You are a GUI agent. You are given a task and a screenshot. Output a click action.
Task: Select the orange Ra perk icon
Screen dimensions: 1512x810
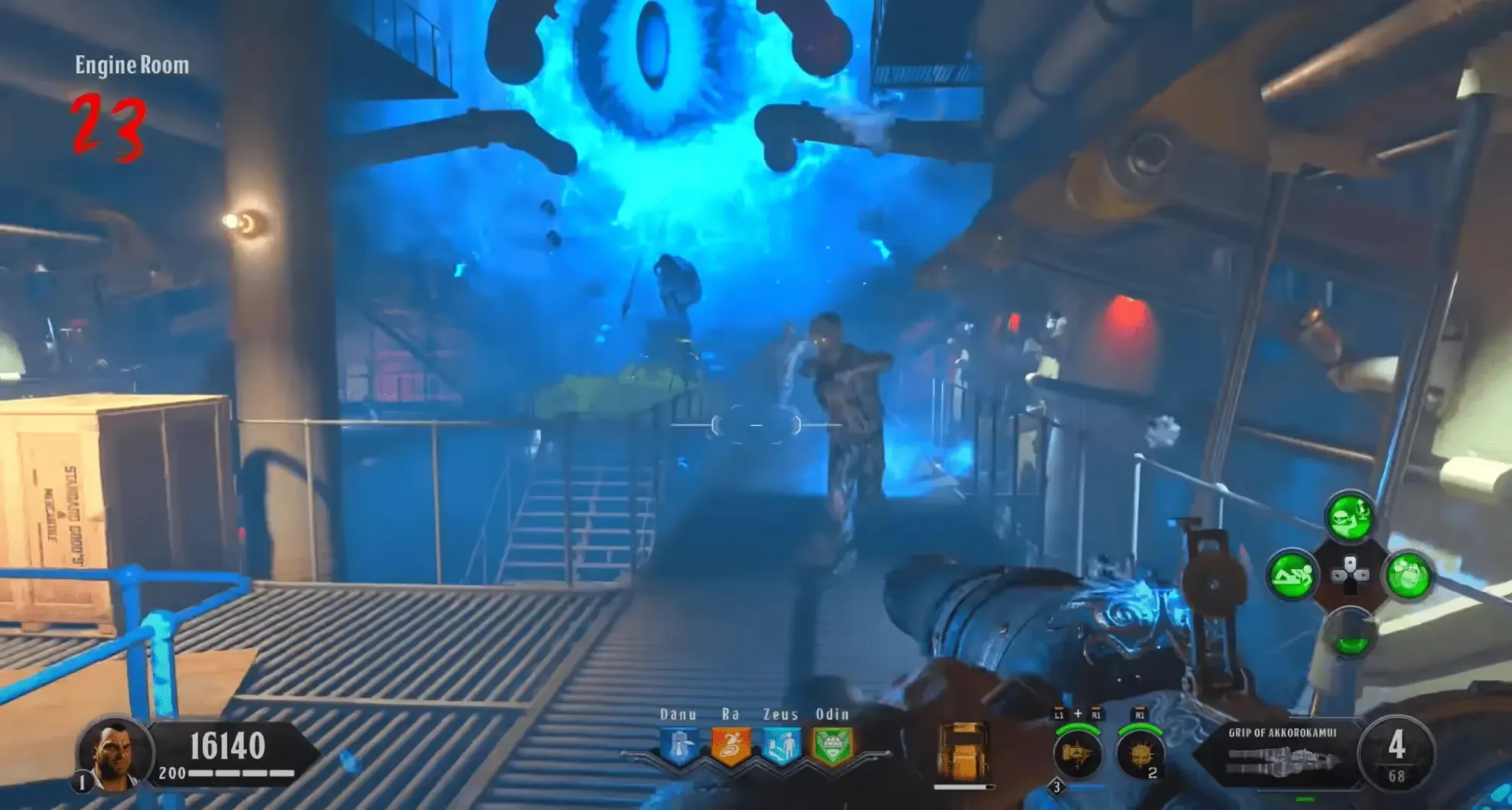(730, 746)
